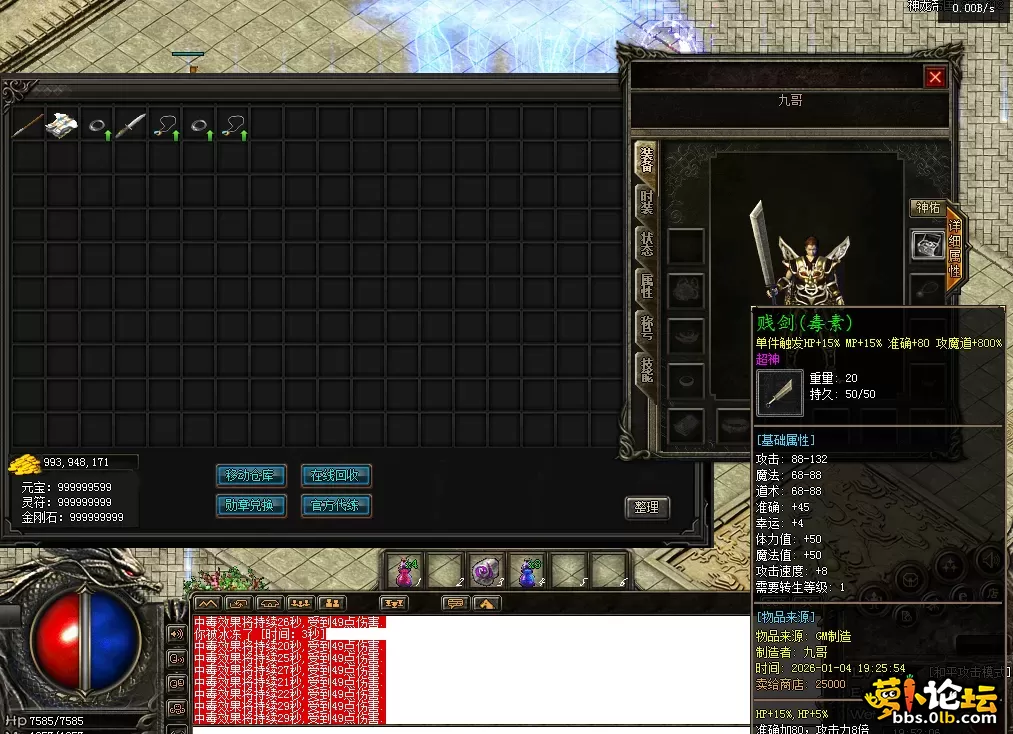Open the 勋章兑换 medal exchange
Screen dimensions: 1013x734
pyautogui.click(x=251, y=506)
